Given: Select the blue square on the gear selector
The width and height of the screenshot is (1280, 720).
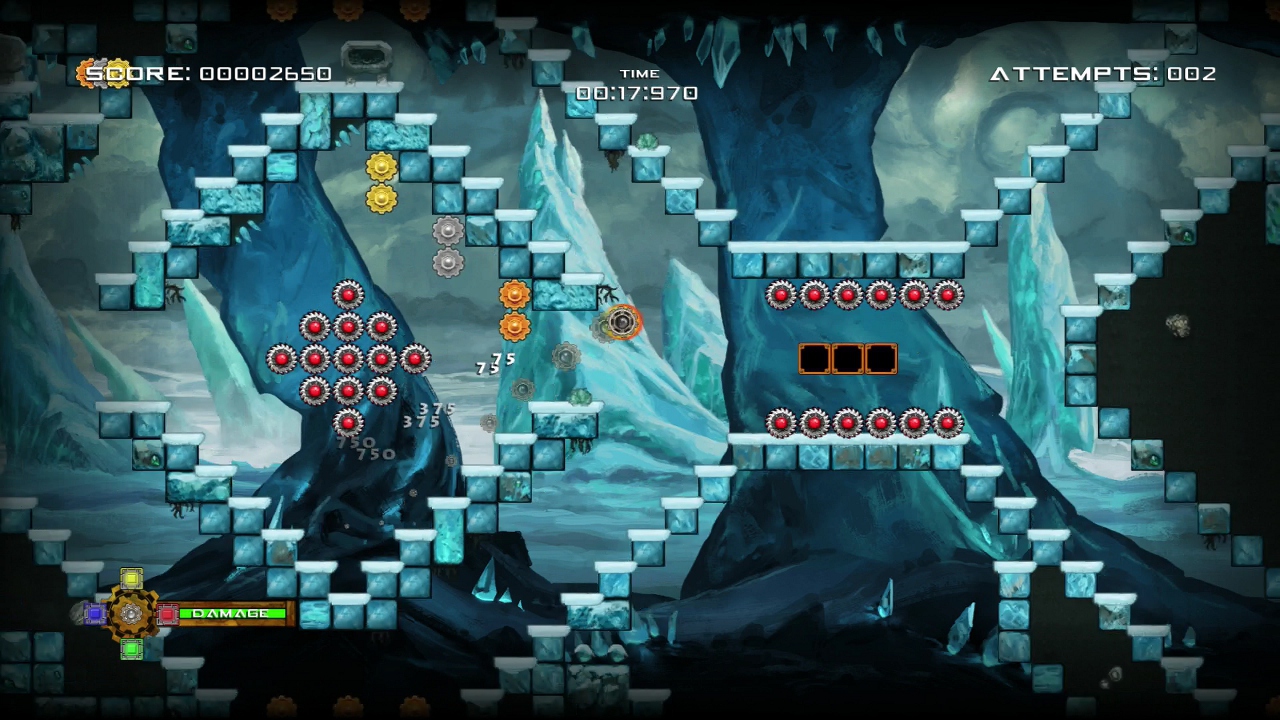Looking at the screenshot, I should [95, 613].
